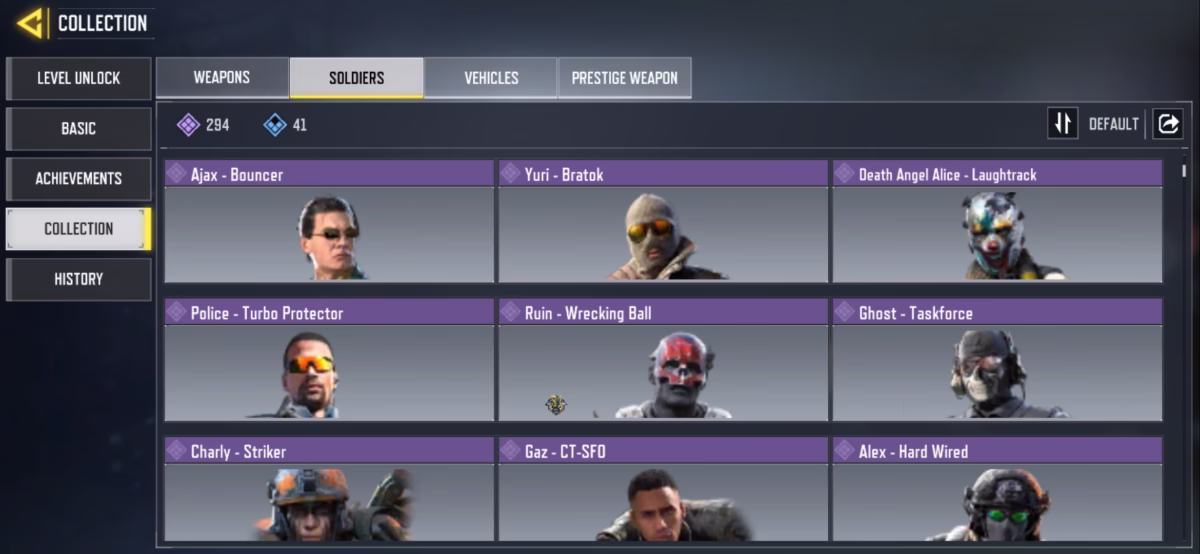
Task: Select the Gaz - CT-SFO soldier card
Action: [x=663, y=490]
